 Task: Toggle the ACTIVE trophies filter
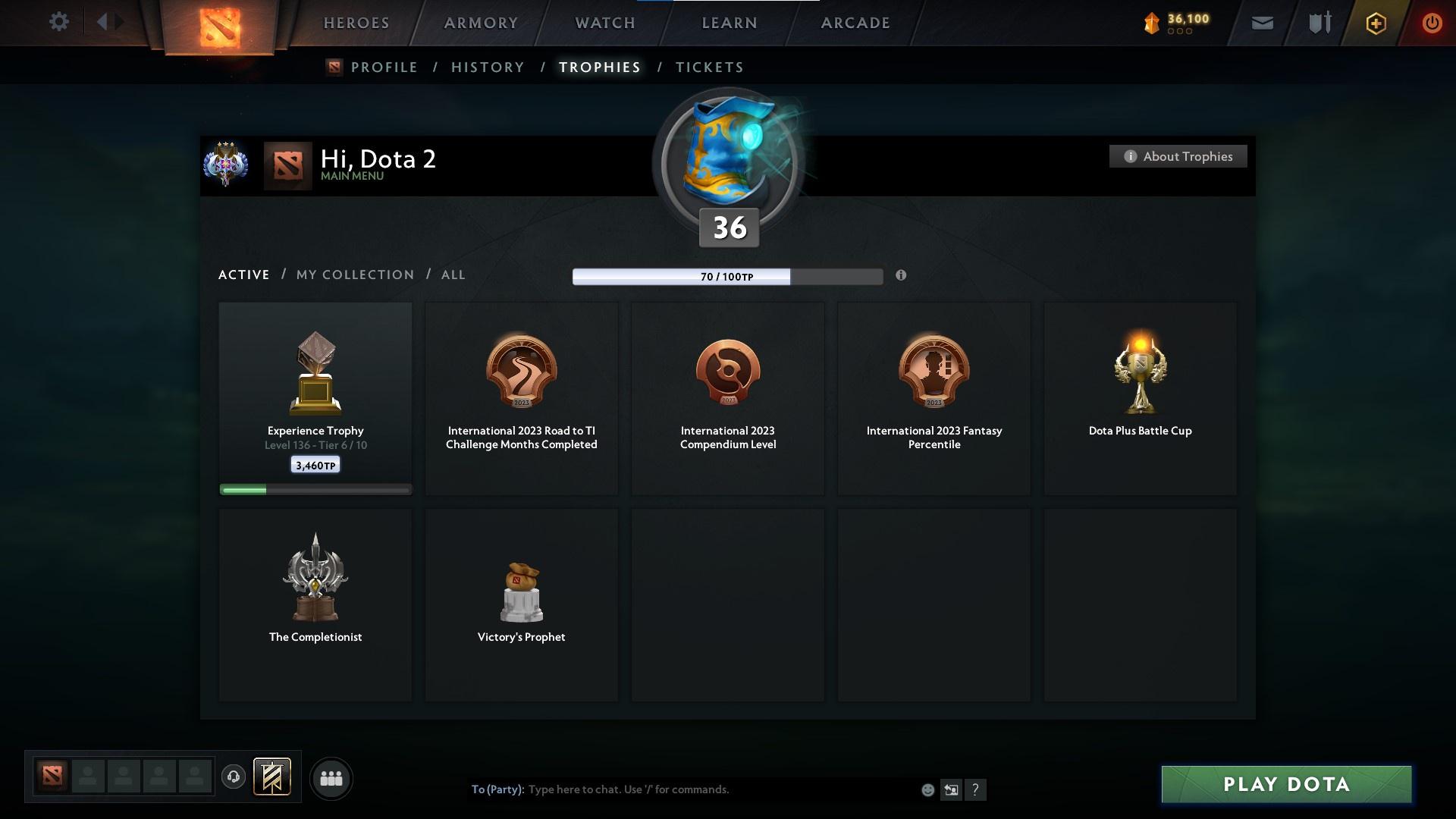(x=244, y=275)
